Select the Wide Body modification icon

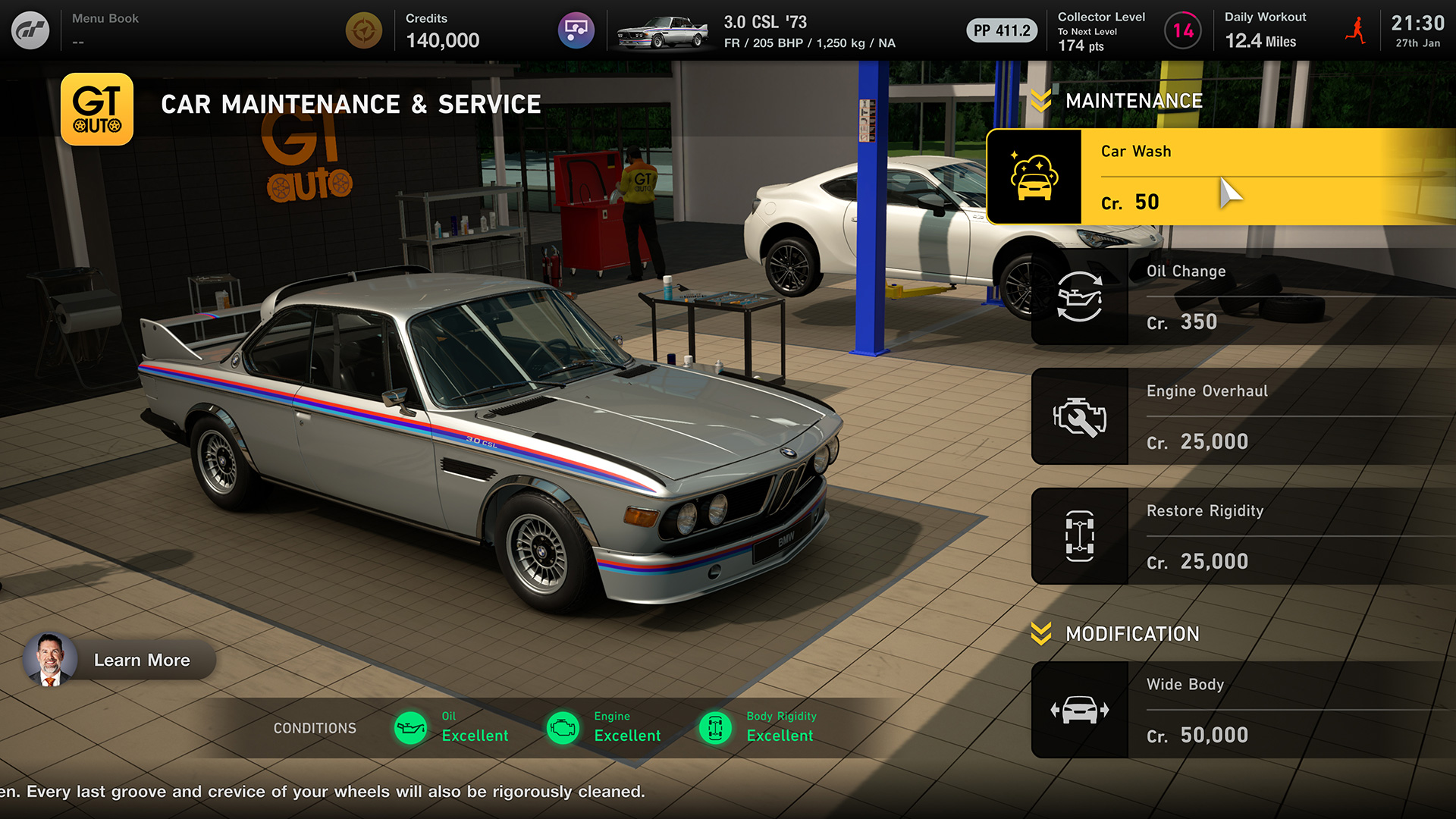point(1080,708)
